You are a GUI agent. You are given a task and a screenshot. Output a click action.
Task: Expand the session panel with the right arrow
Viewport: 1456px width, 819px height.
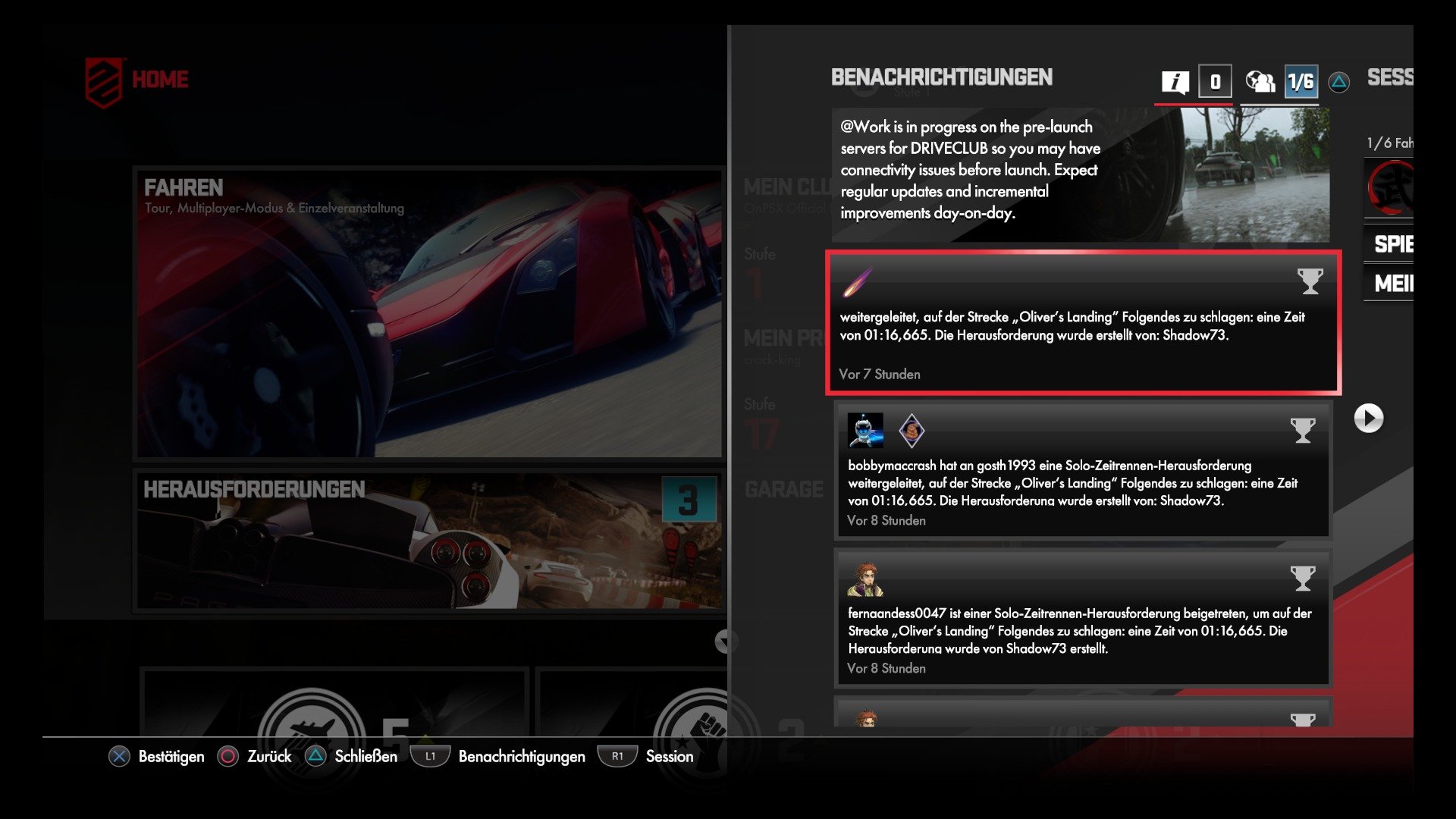pos(1370,418)
